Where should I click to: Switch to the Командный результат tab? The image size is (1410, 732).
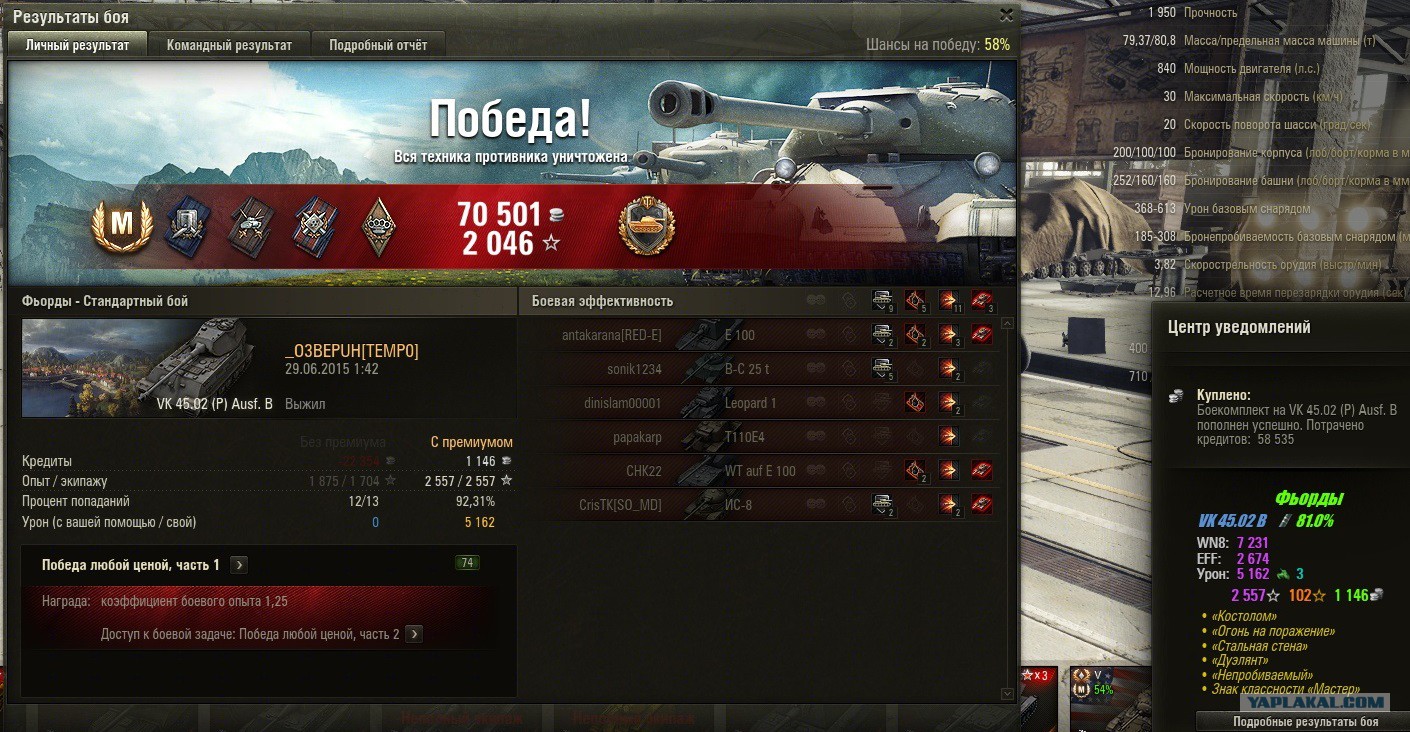(x=229, y=45)
